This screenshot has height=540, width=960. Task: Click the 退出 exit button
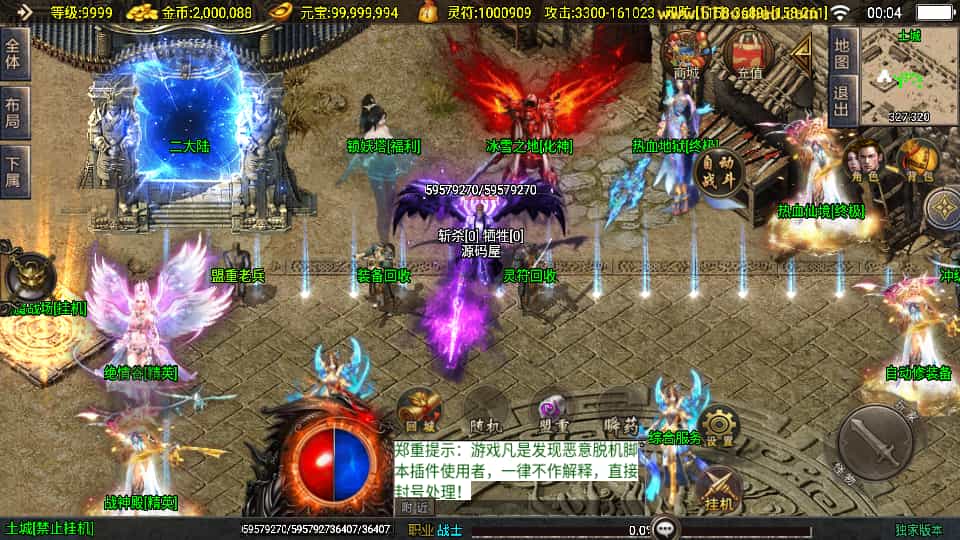coord(843,102)
